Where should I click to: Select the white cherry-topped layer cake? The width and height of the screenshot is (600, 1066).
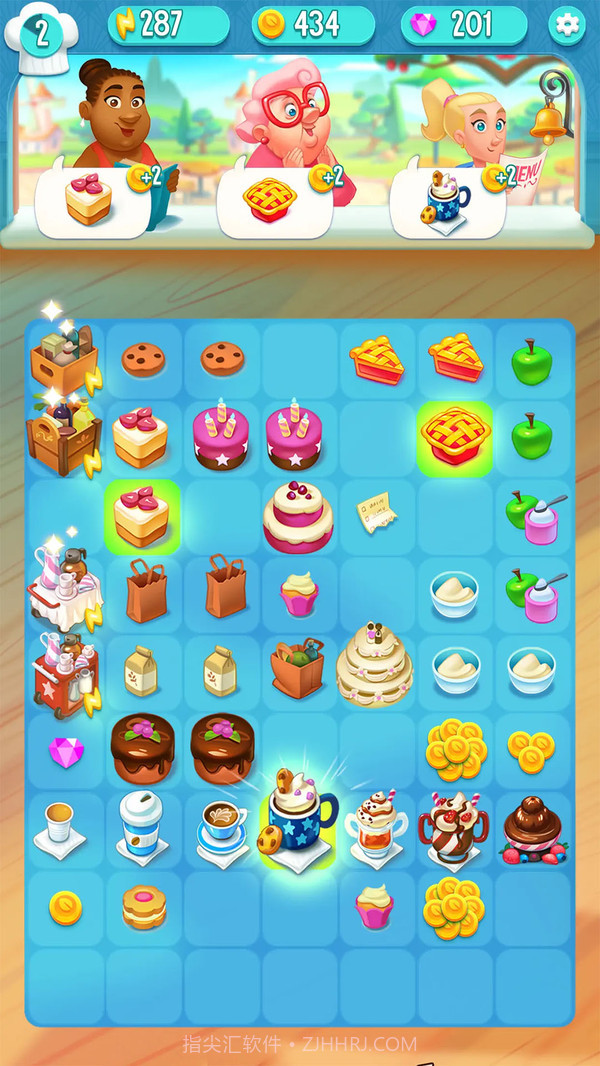298,516
